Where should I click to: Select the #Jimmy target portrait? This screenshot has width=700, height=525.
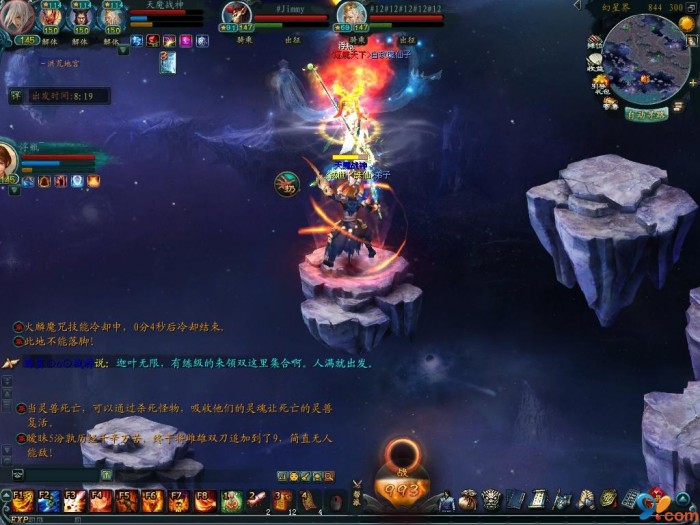(x=237, y=14)
